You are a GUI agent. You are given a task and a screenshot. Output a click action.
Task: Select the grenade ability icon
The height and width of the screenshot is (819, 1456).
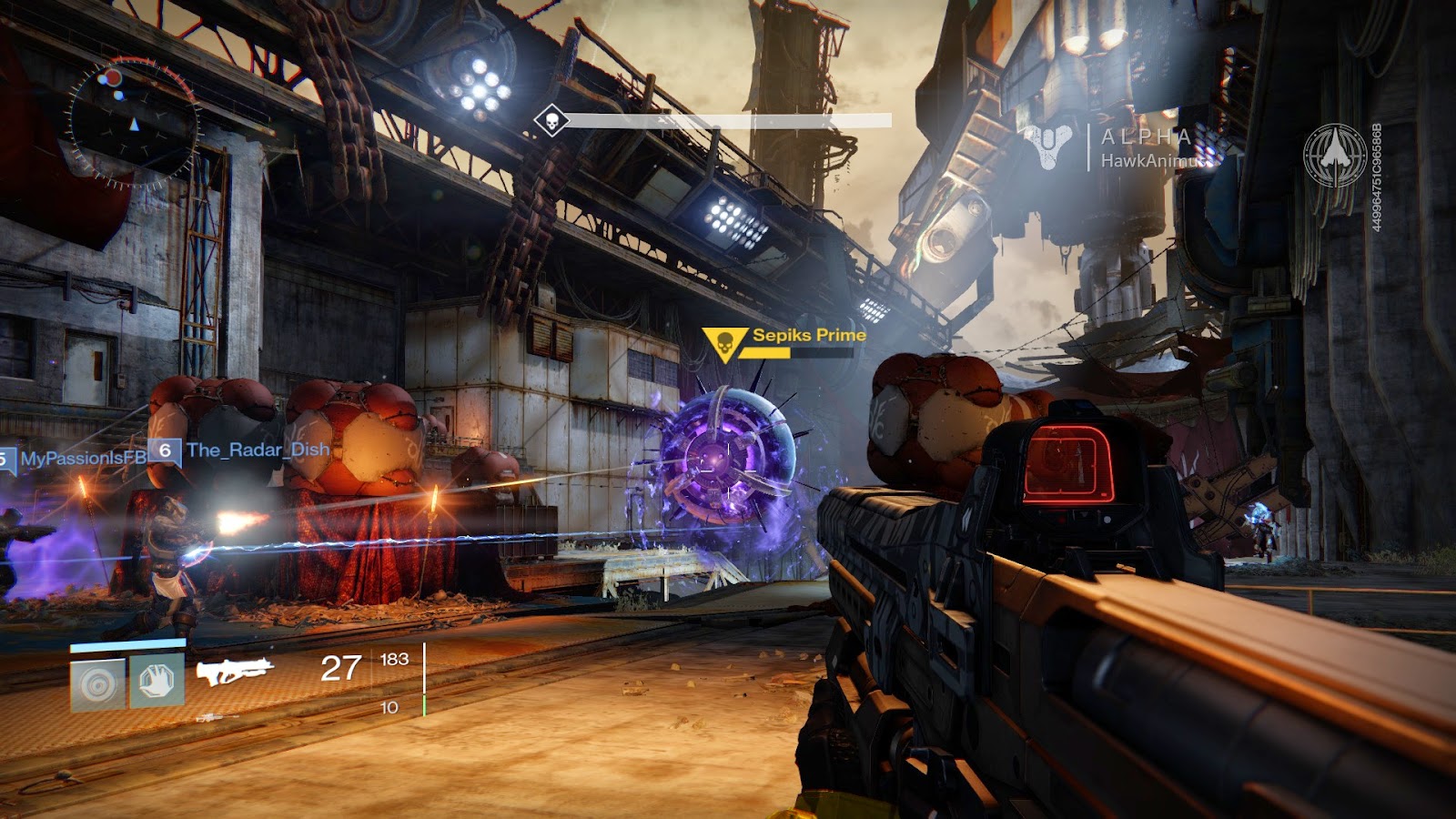[98, 682]
